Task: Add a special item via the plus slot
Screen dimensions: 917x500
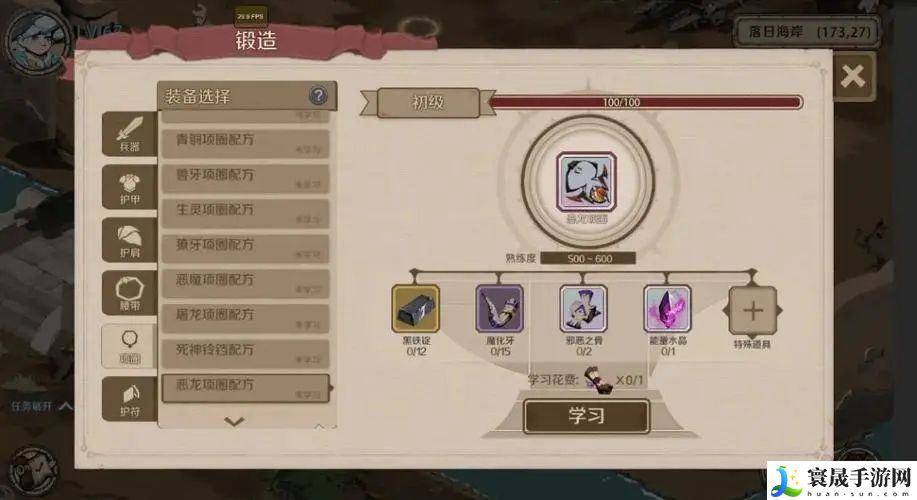Action: click(x=752, y=310)
